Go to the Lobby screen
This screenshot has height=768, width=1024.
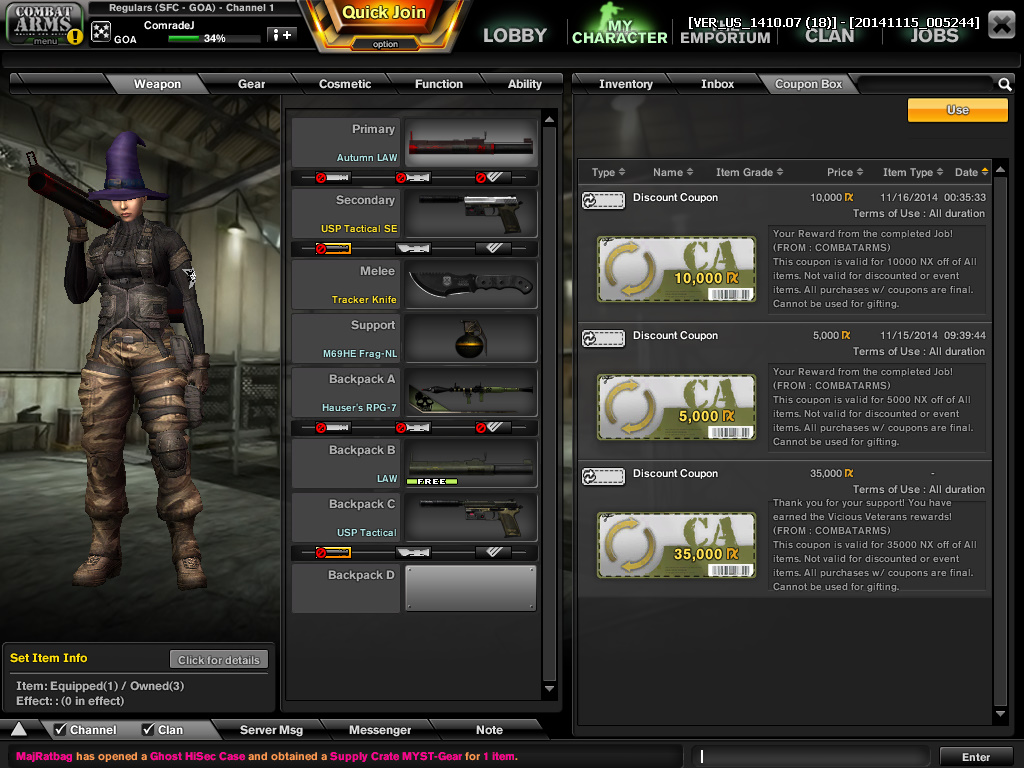[515, 35]
